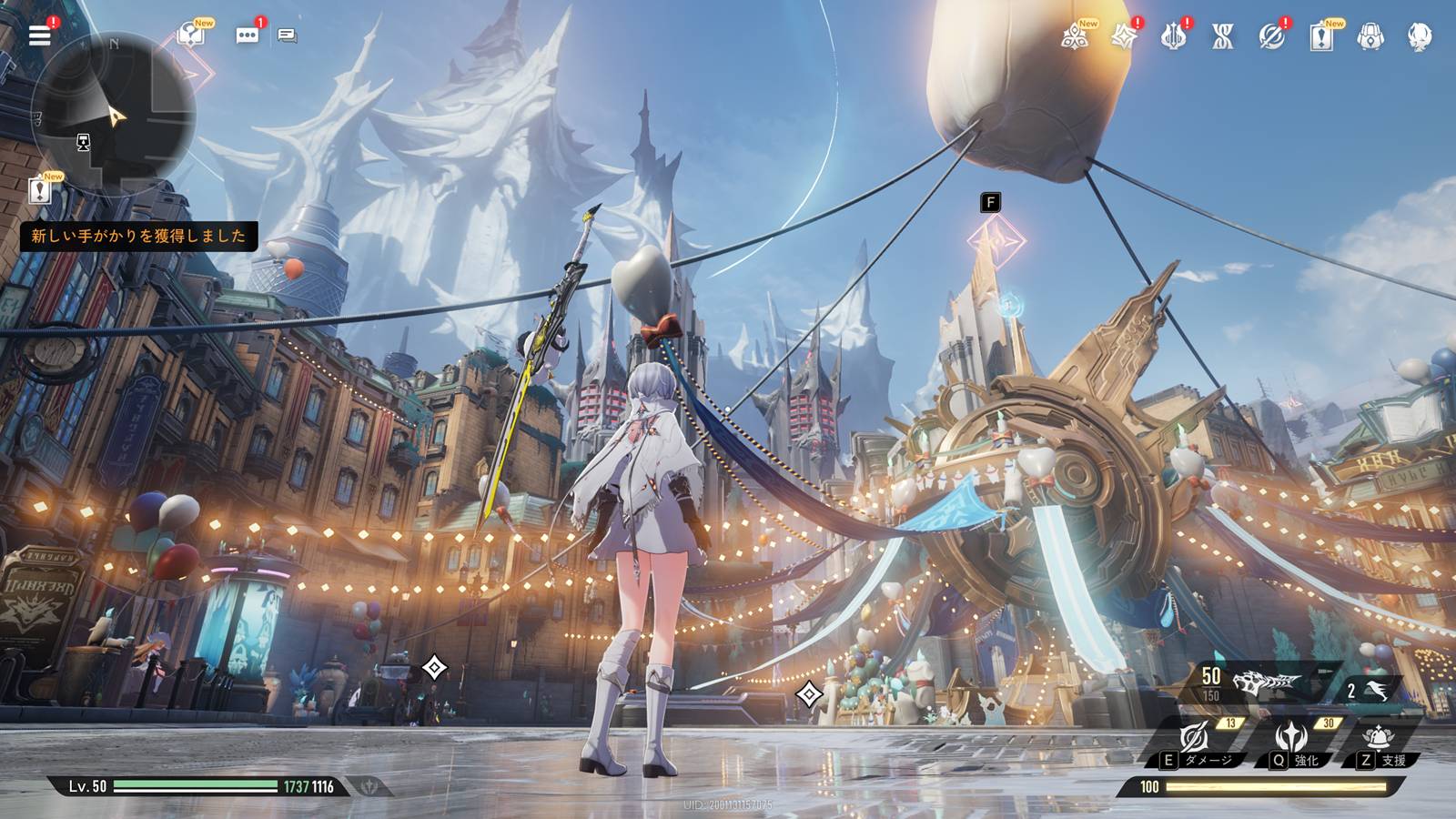Open the chat bubble with three dots

pyautogui.click(x=247, y=35)
